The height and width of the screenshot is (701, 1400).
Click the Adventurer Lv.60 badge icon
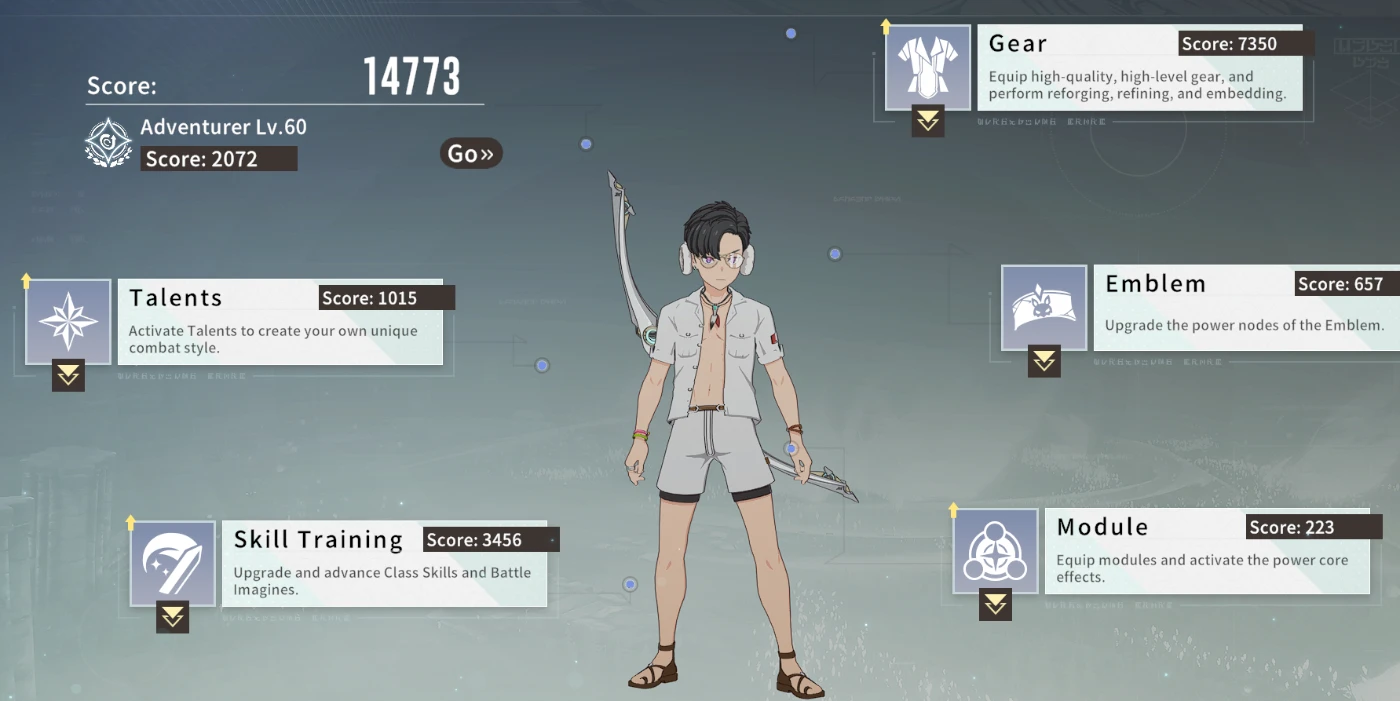(108, 142)
